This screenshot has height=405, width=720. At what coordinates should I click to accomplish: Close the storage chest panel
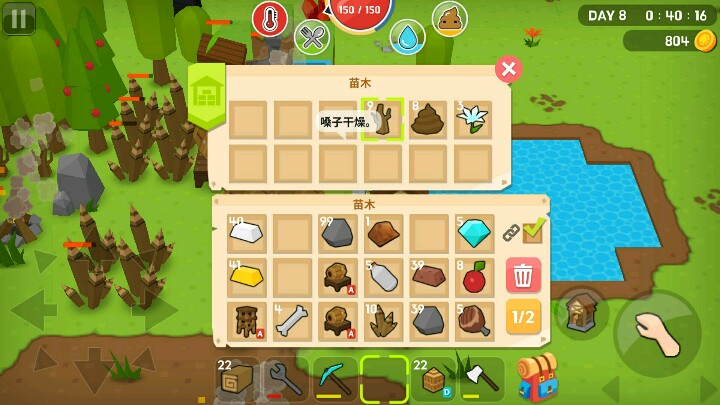pos(509,68)
